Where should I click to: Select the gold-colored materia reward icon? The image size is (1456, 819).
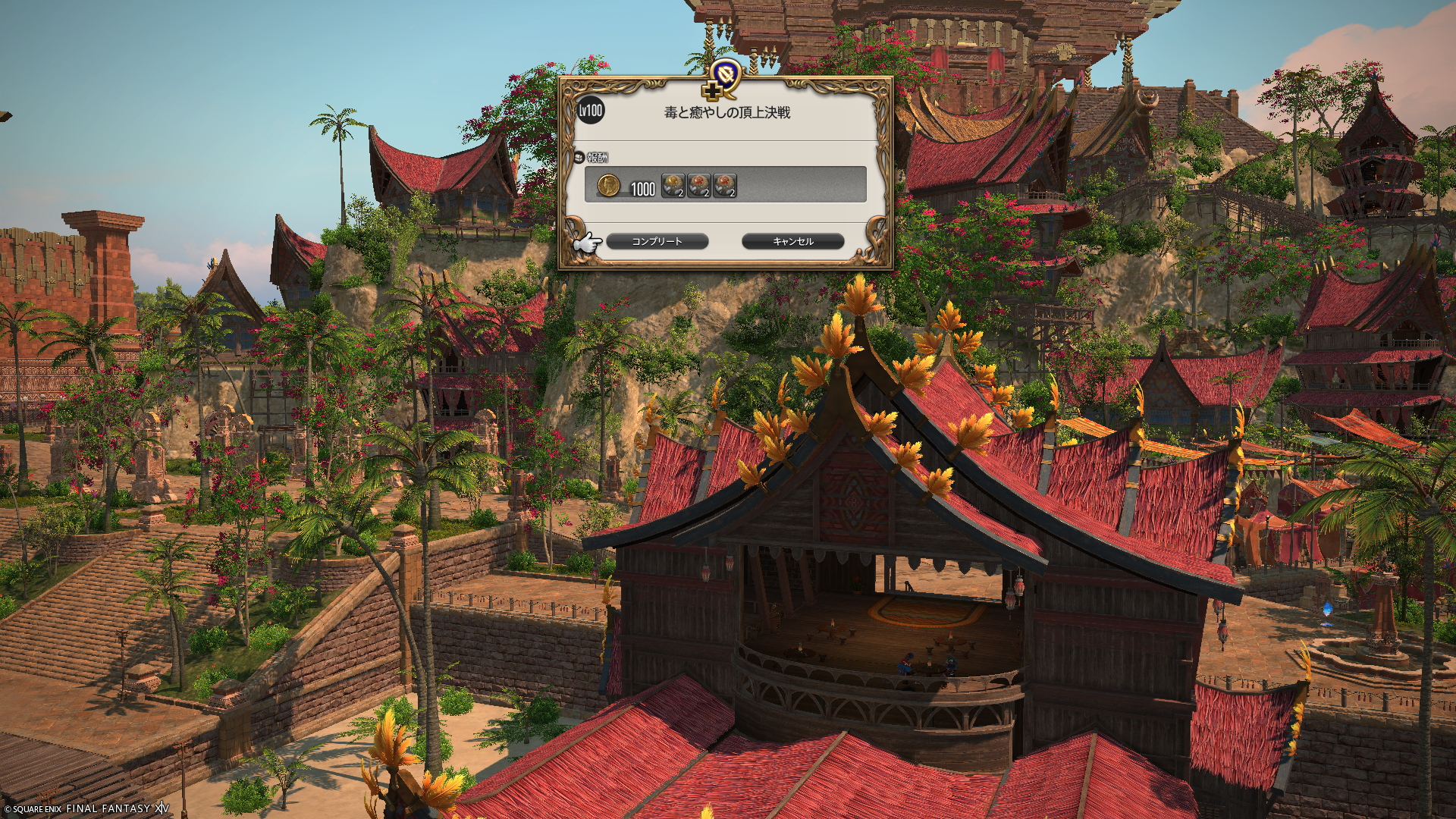pyautogui.click(x=673, y=185)
